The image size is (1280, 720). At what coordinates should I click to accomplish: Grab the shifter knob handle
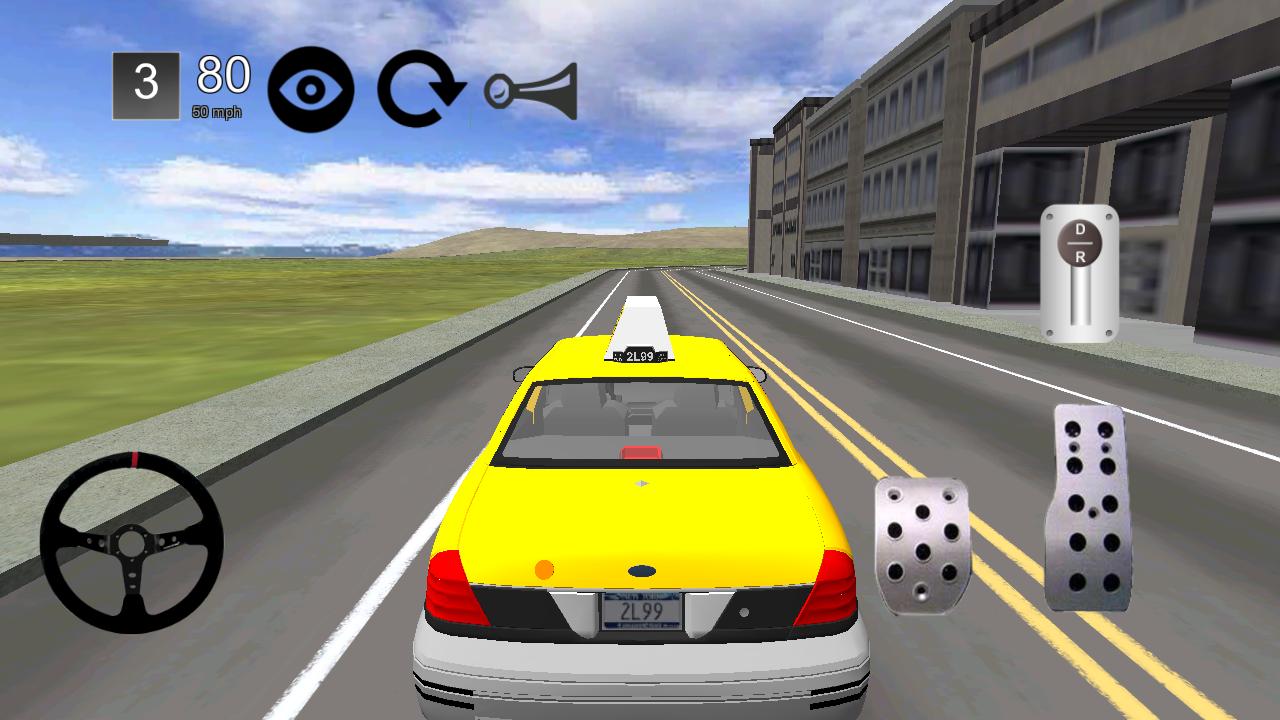pyautogui.click(x=1082, y=243)
